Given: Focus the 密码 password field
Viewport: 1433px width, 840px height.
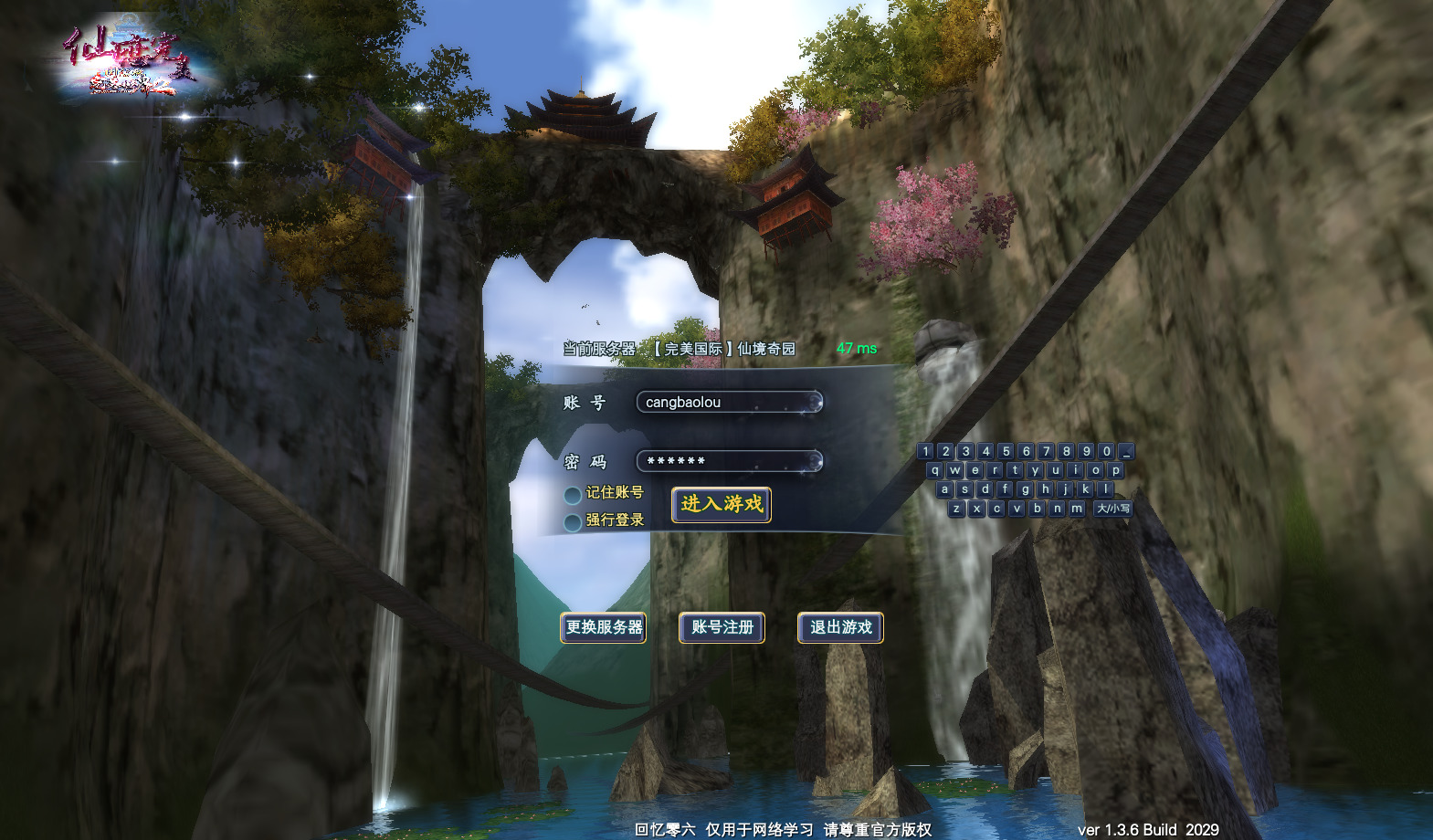Looking at the screenshot, I should pos(729,461).
